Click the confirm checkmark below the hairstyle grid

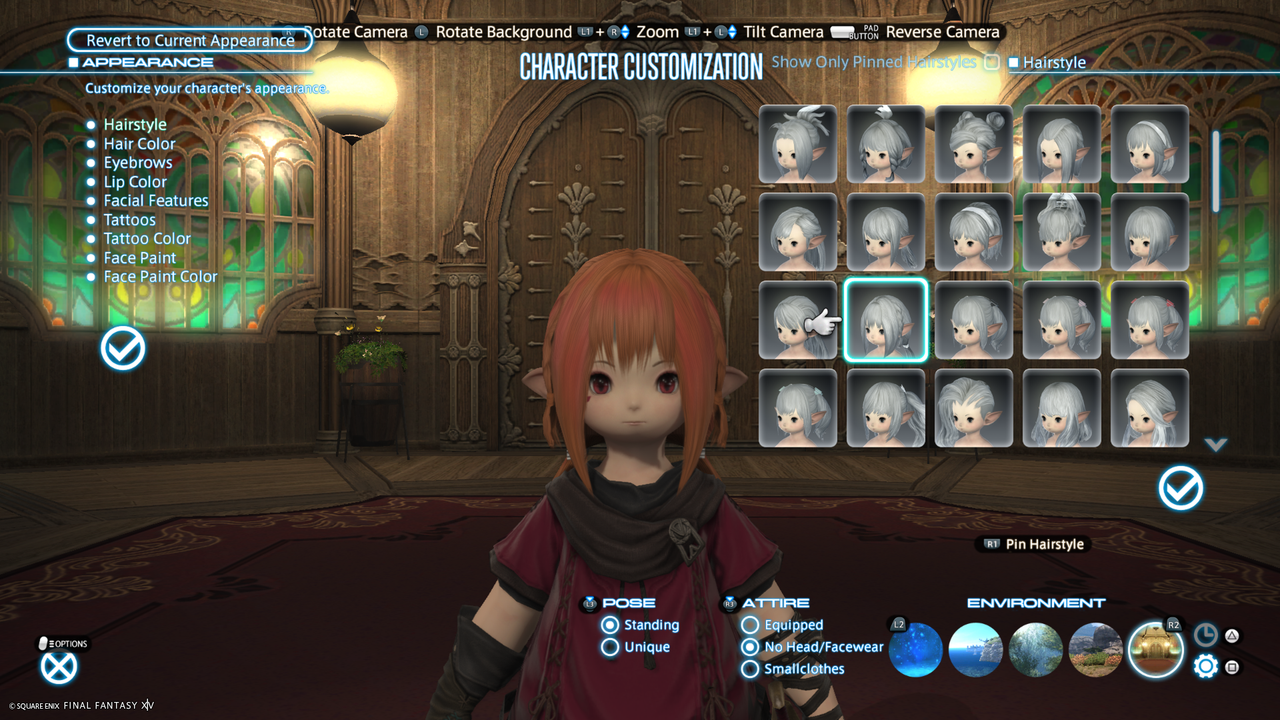tap(1180, 489)
